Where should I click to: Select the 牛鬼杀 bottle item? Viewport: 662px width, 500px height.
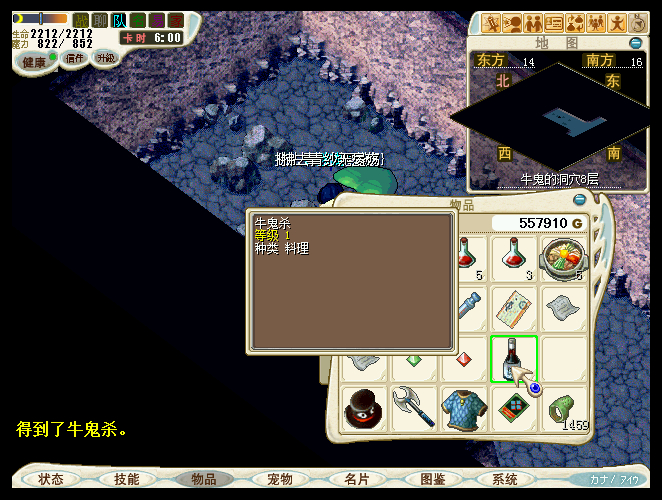click(514, 358)
